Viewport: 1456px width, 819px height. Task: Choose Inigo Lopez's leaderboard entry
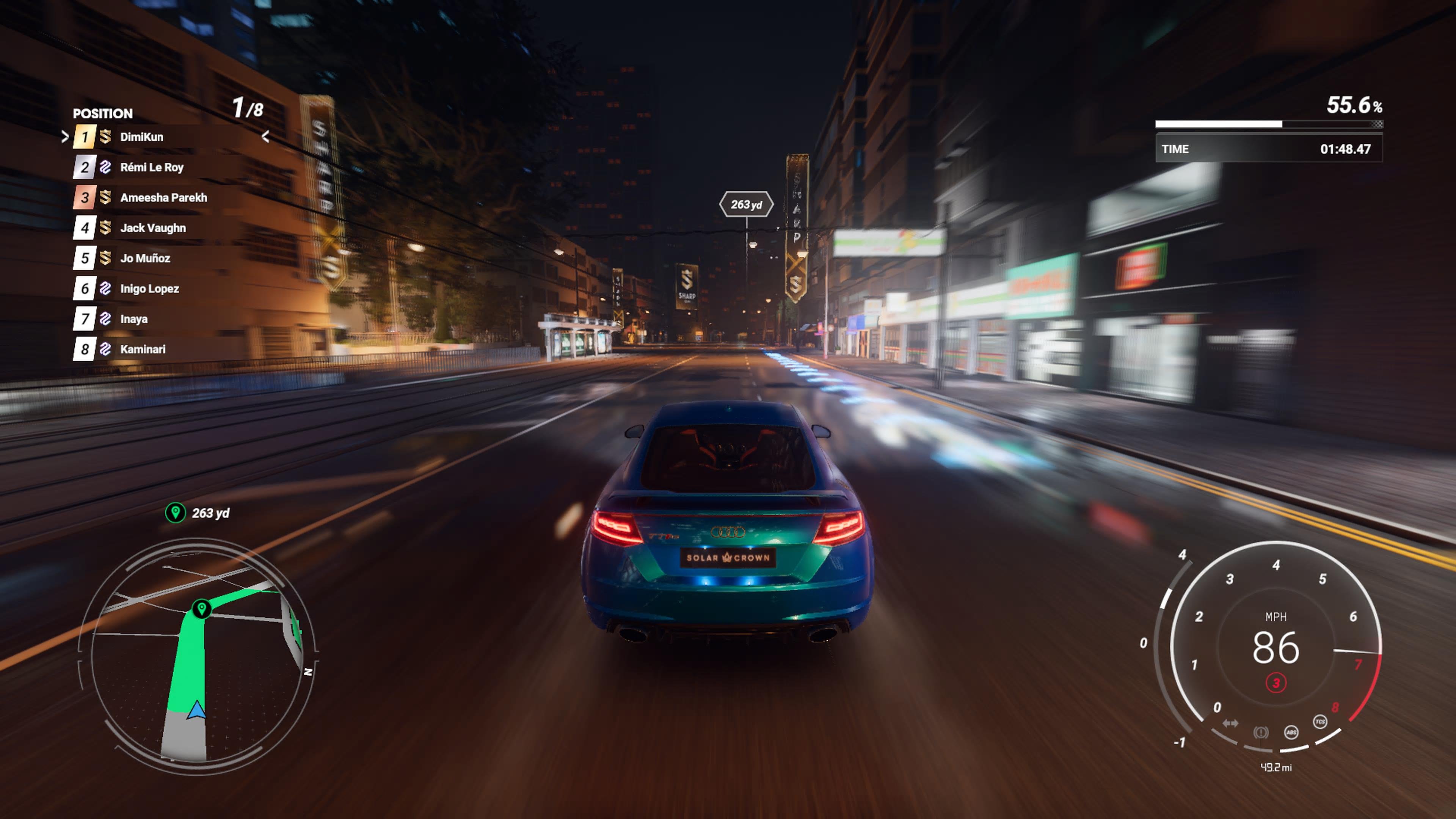(149, 289)
